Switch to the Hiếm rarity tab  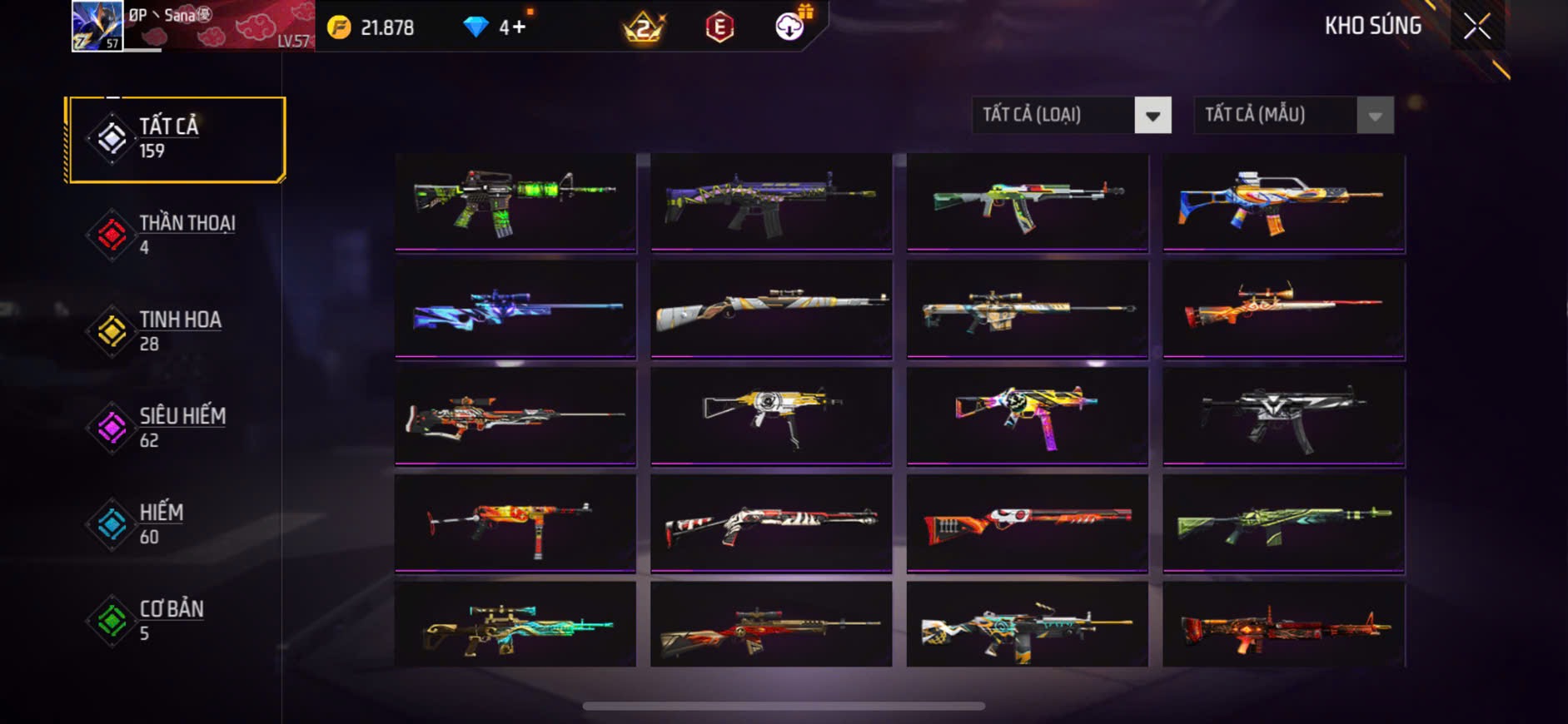coord(177,524)
